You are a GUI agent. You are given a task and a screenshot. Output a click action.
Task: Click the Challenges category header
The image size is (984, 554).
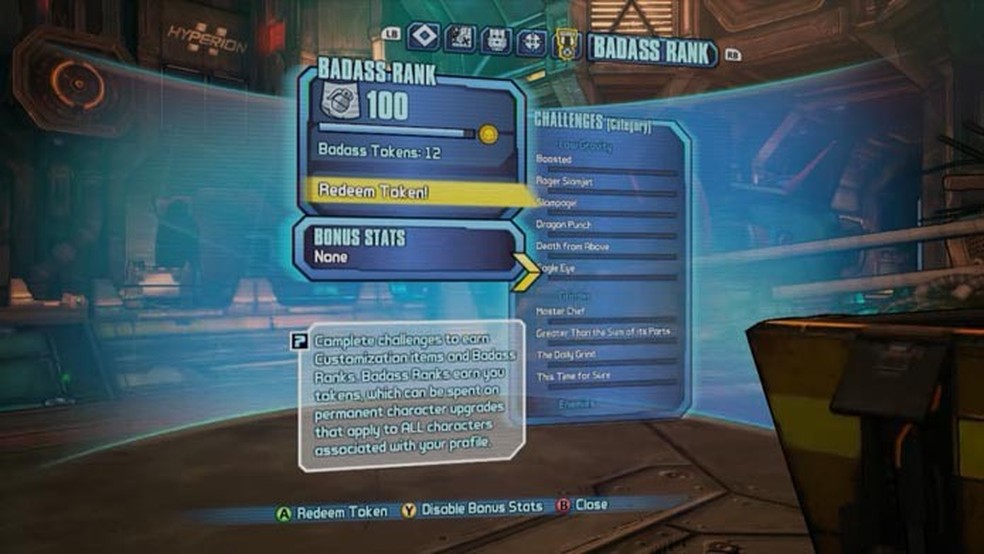(594, 123)
